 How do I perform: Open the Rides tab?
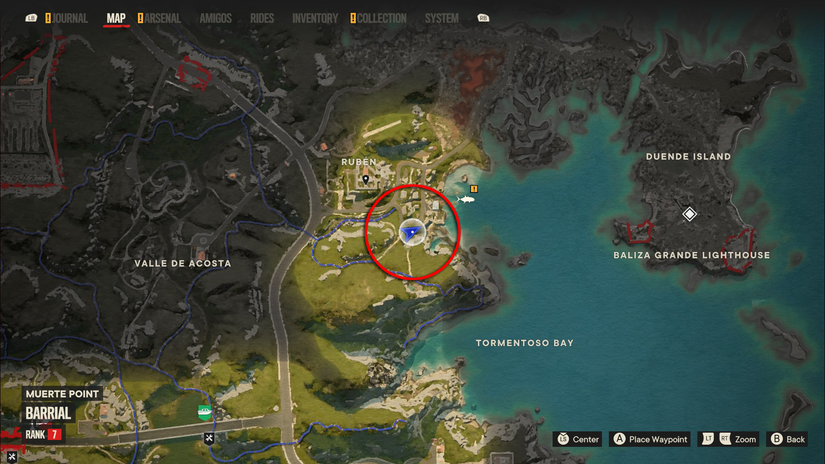[x=262, y=18]
